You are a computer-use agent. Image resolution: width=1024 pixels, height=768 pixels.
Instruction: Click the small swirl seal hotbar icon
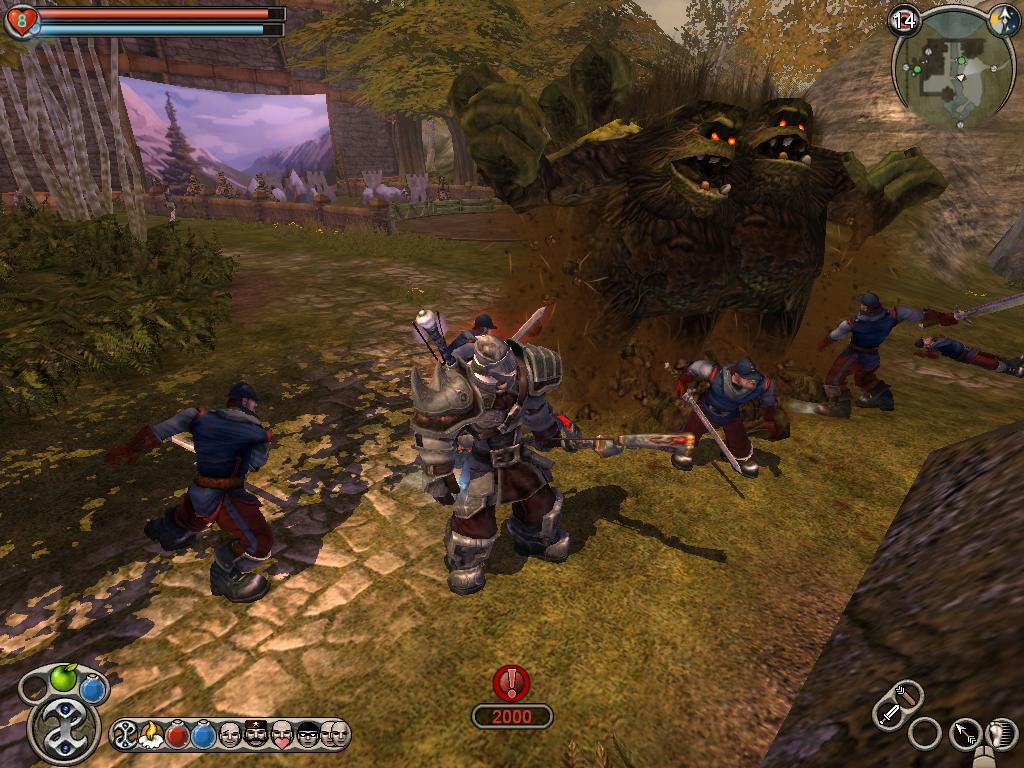click(126, 735)
